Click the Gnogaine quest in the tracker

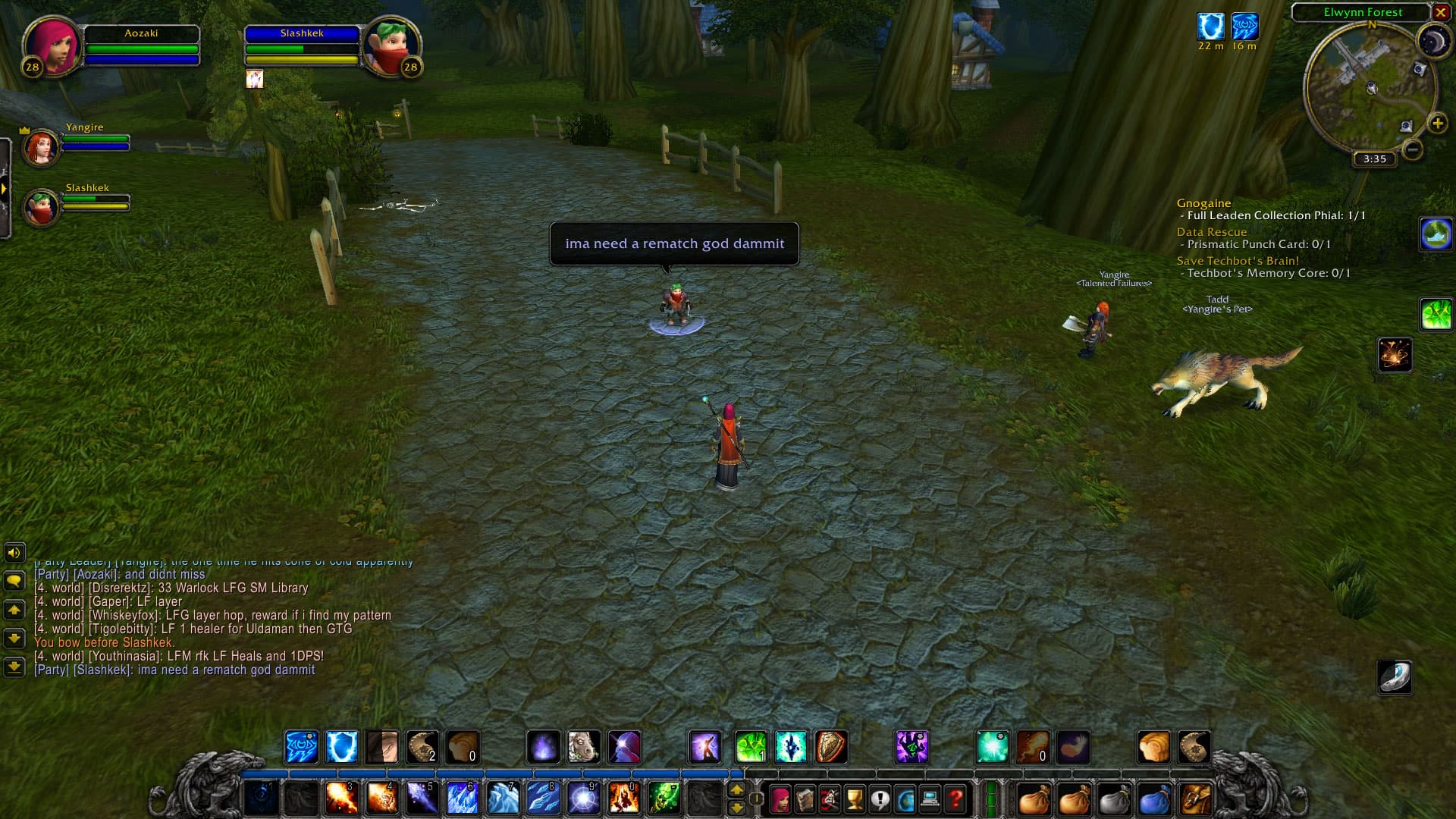pos(1205,203)
